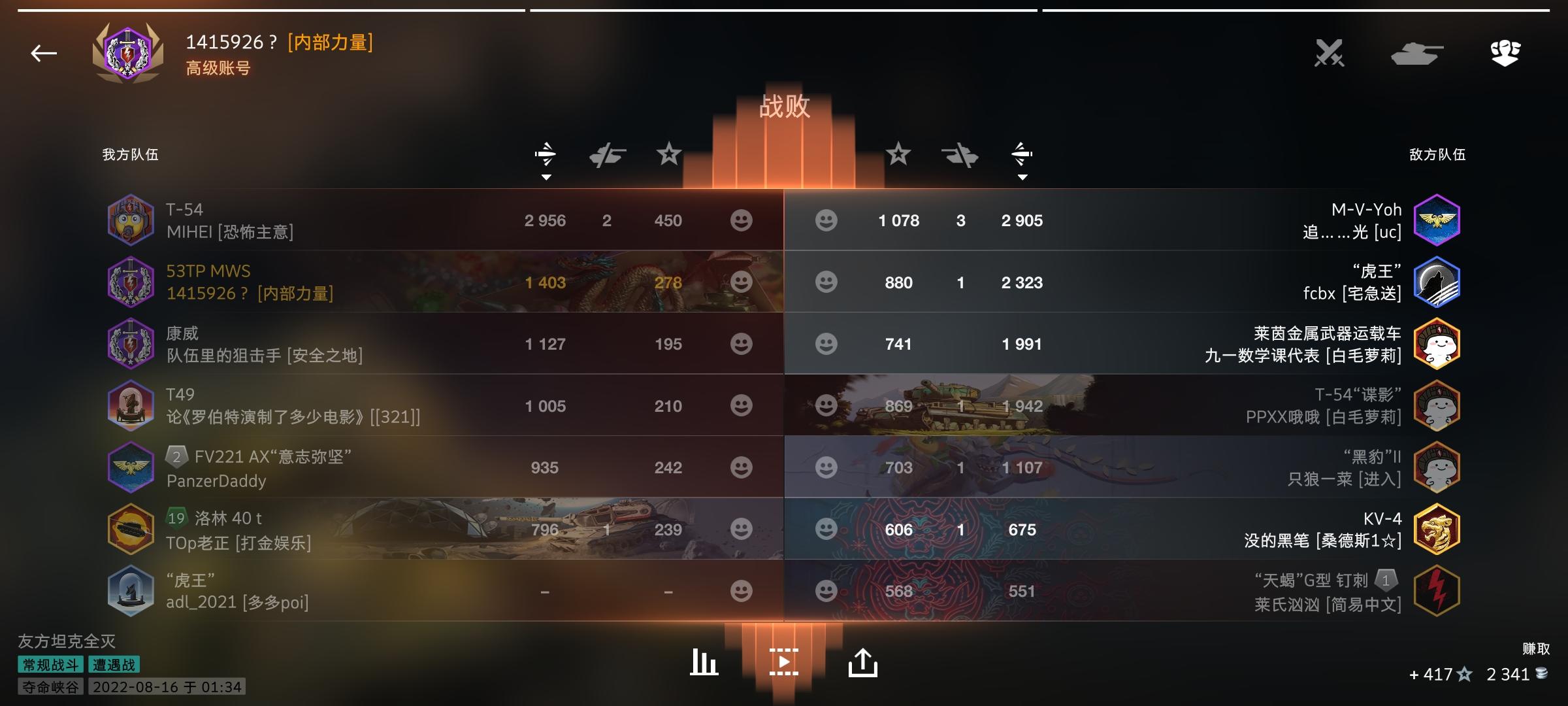Click the star experience icon for enemy team
The width and height of the screenshot is (1568, 706).
click(x=900, y=154)
